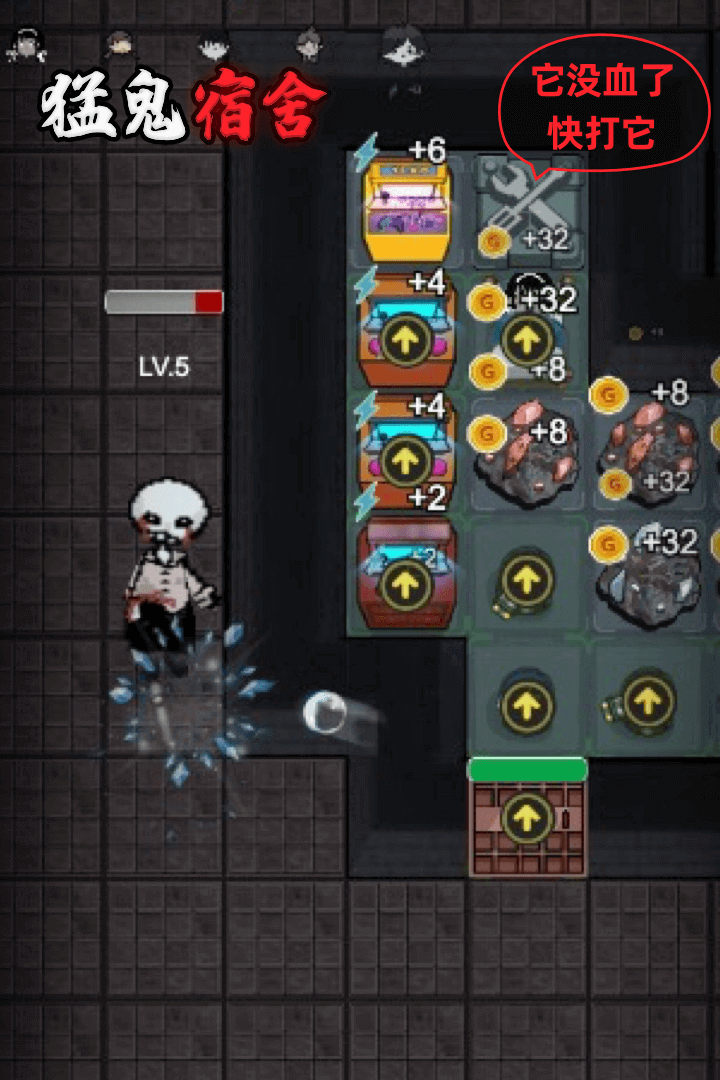Upgrade the brick door via its arrow
This screenshot has height=1080, width=720.
[527, 821]
